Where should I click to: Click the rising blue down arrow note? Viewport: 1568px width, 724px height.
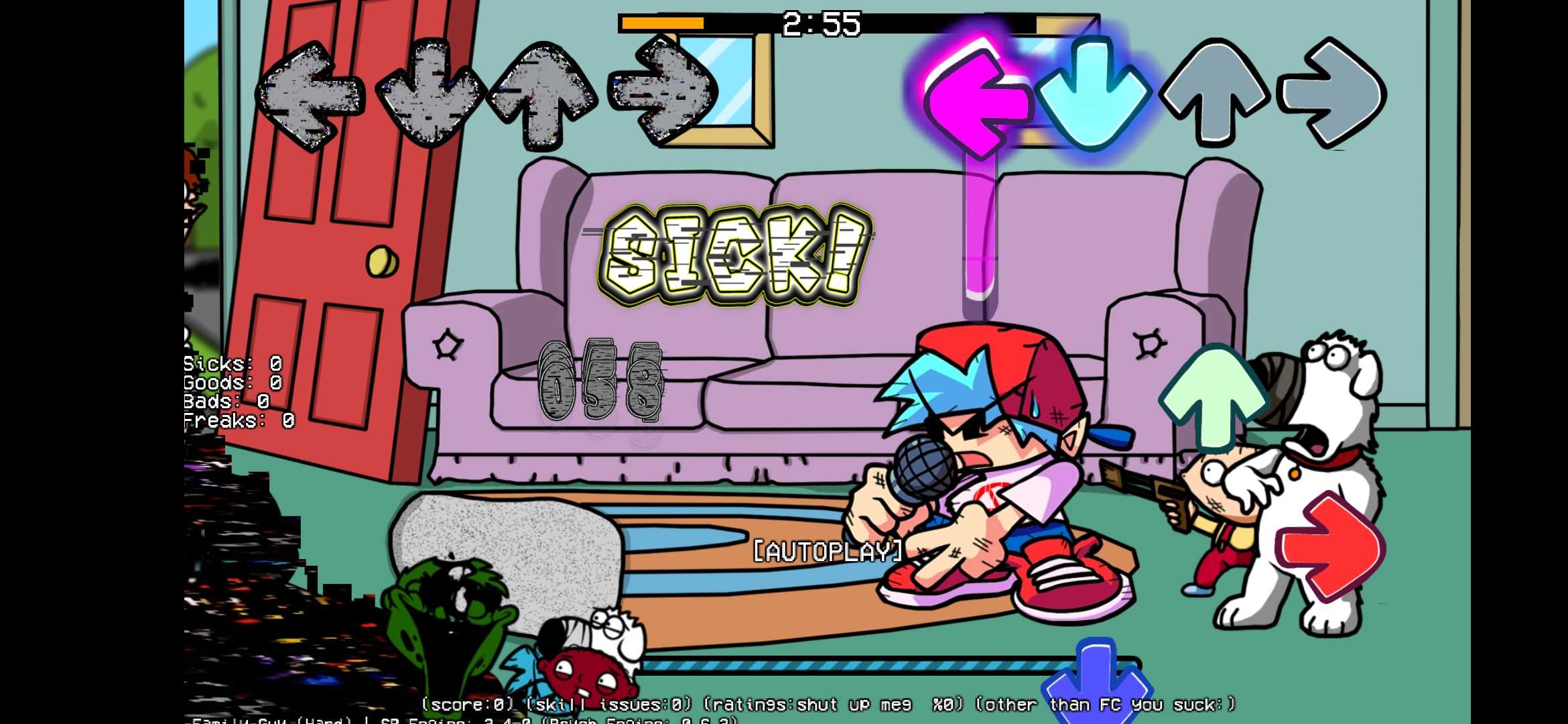[x=1097, y=684]
